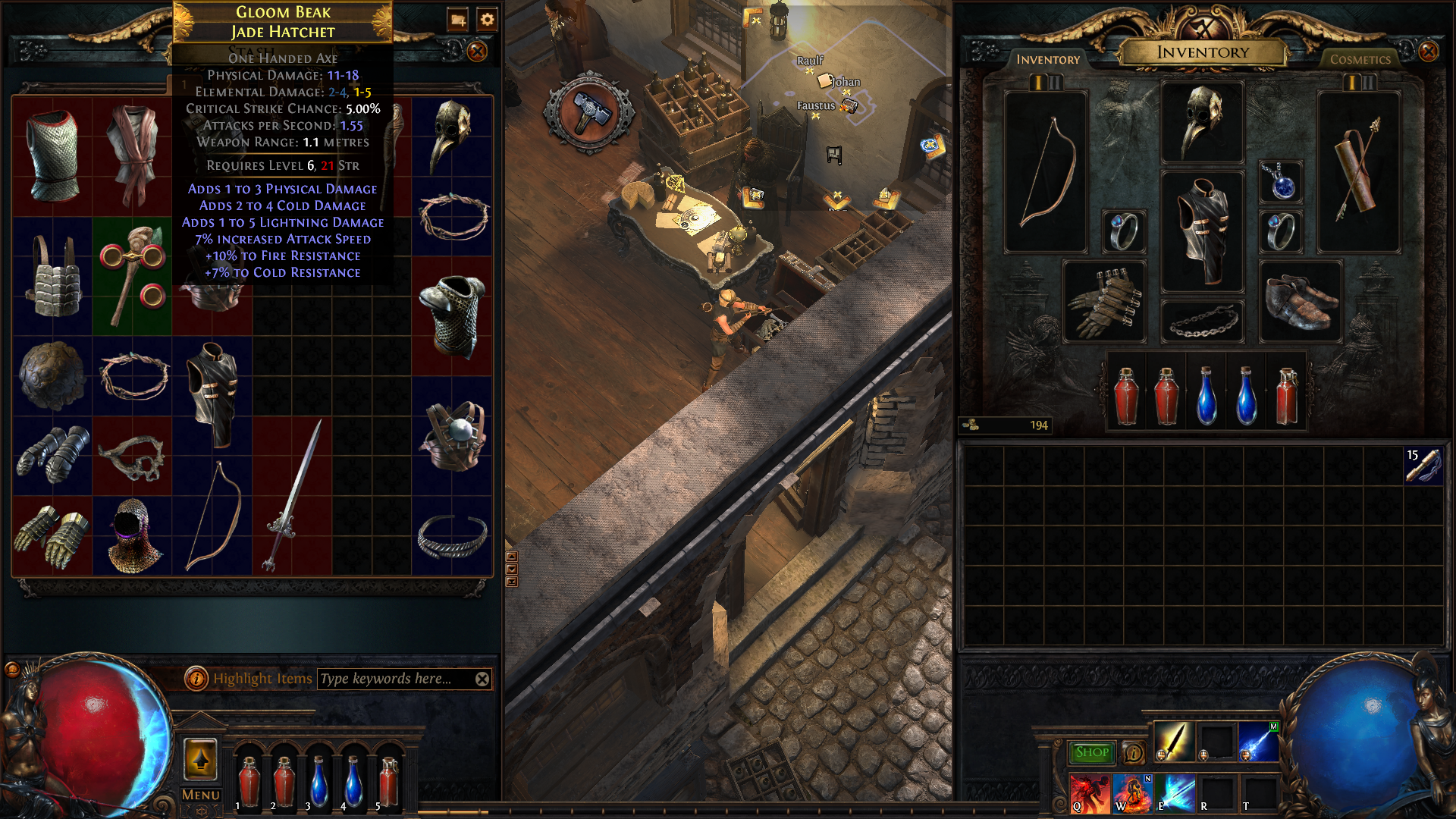Screen dimensions: 1456x819
Task: Close the inventory panel
Action: pos(1428,52)
